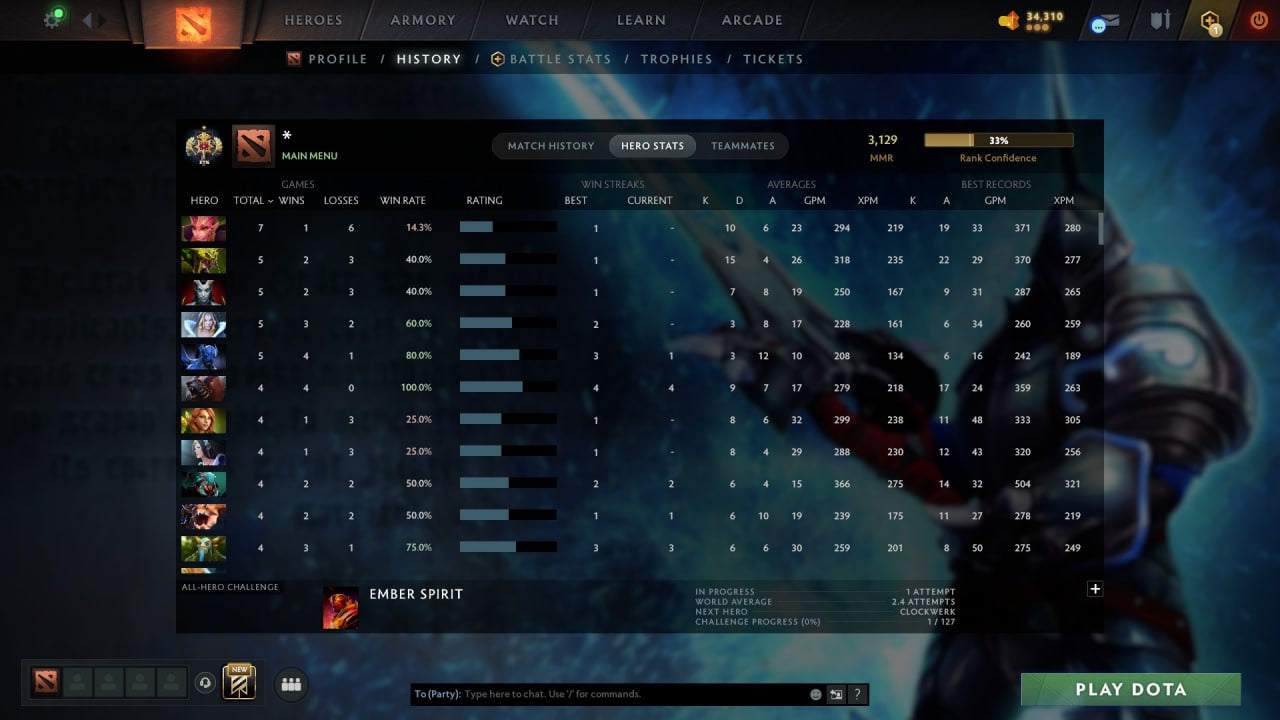This screenshot has height=720, width=1280.
Task: Click the chat input field to type
Action: click(600, 693)
